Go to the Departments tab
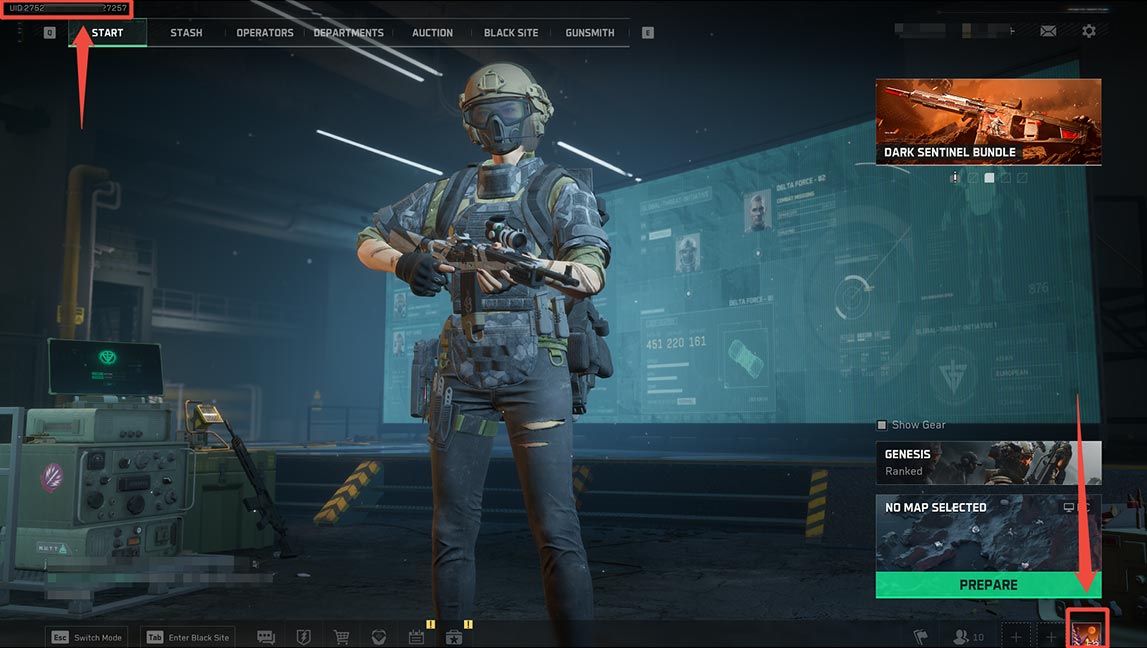Screen dimensions: 1147x648 [348, 33]
